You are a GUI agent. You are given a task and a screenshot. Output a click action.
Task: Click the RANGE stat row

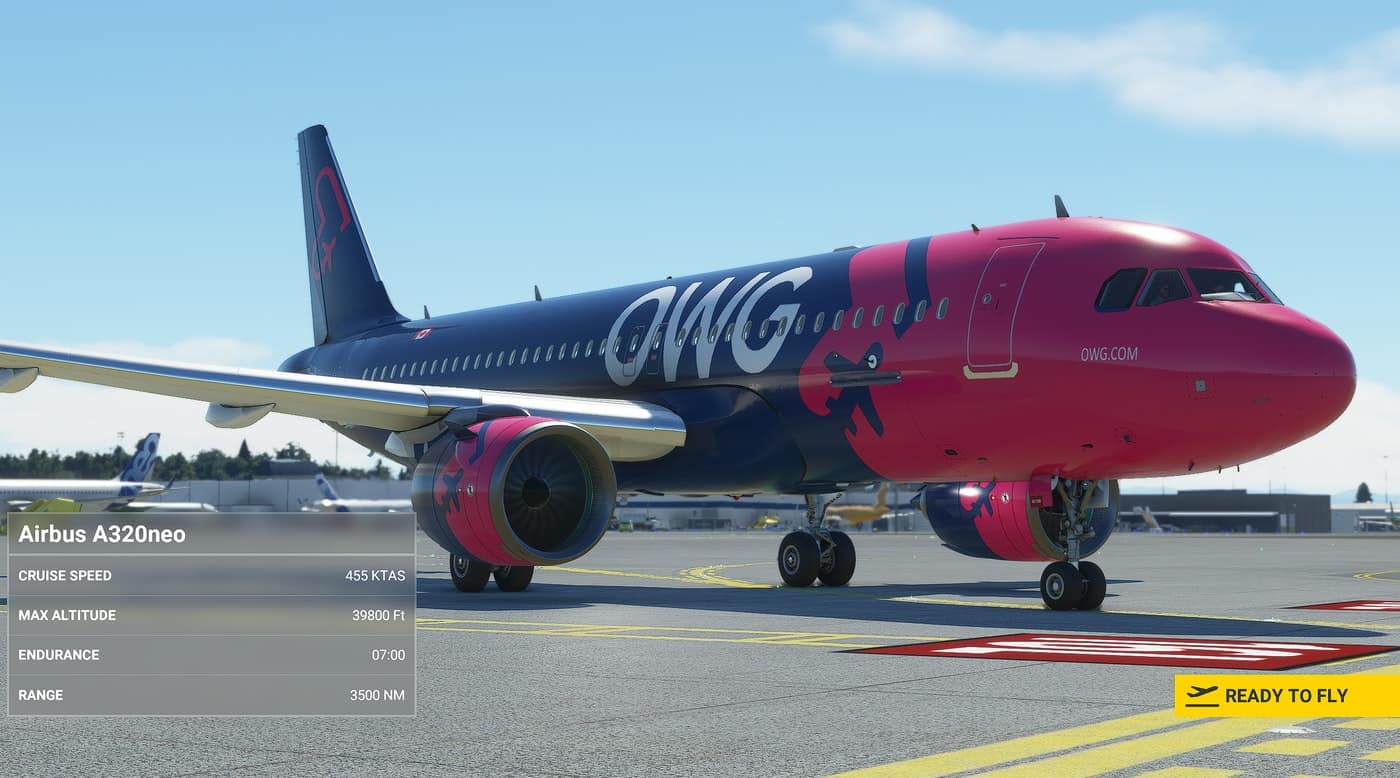tap(210, 694)
